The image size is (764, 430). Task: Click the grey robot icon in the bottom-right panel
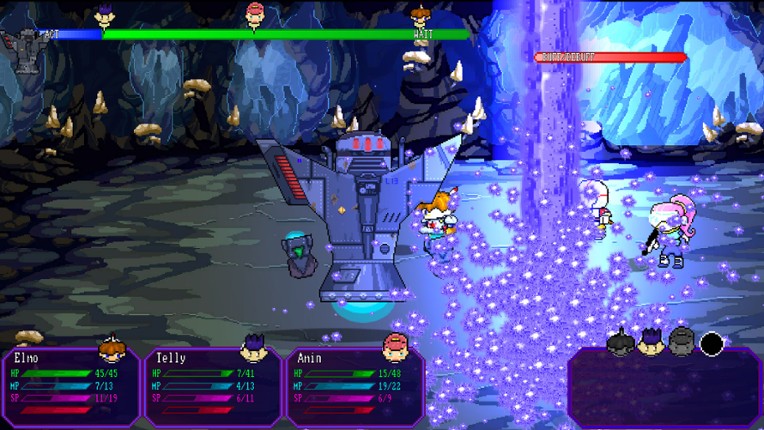pos(682,343)
